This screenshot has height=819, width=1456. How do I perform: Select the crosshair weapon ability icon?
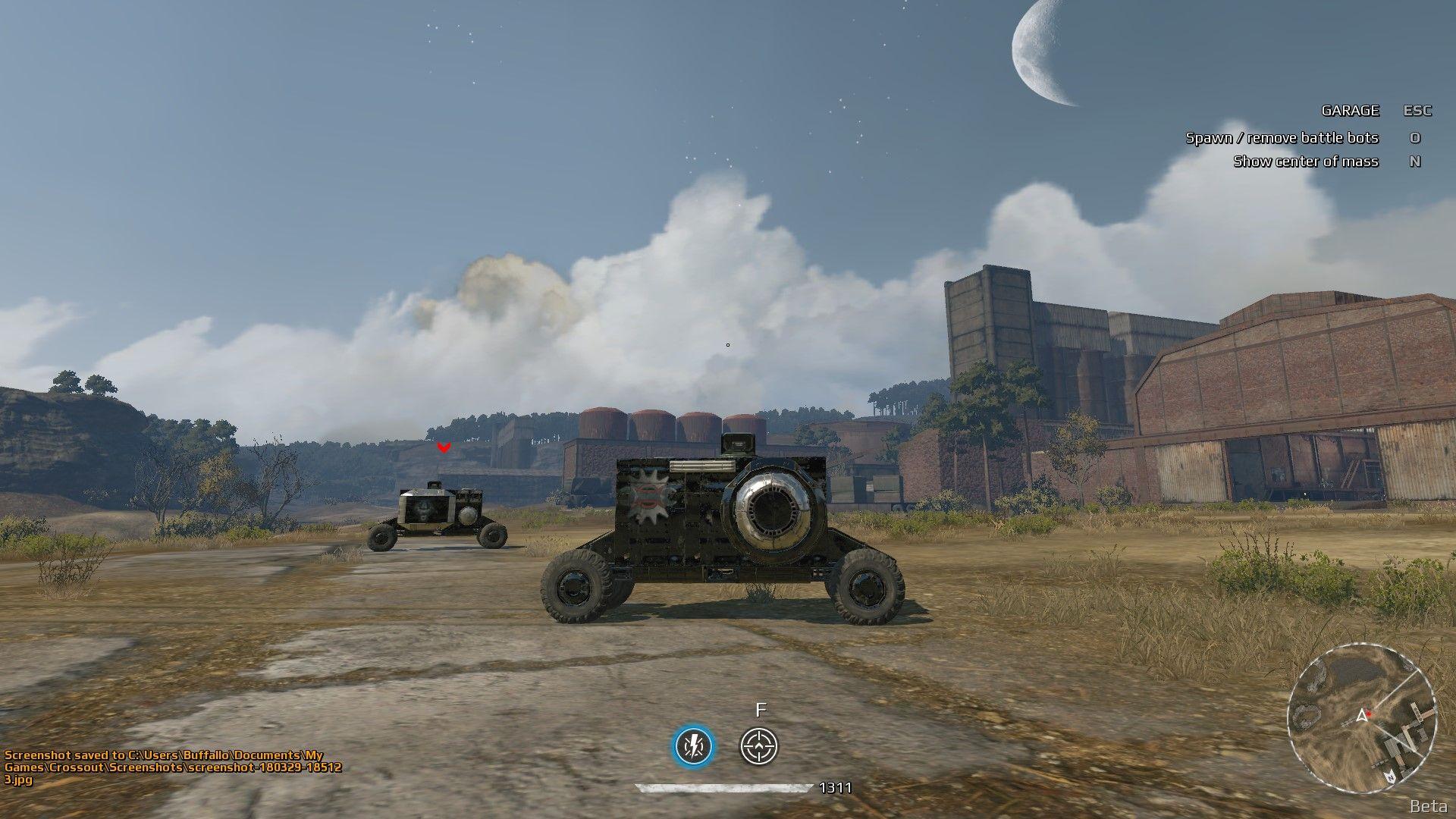click(759, 746)
